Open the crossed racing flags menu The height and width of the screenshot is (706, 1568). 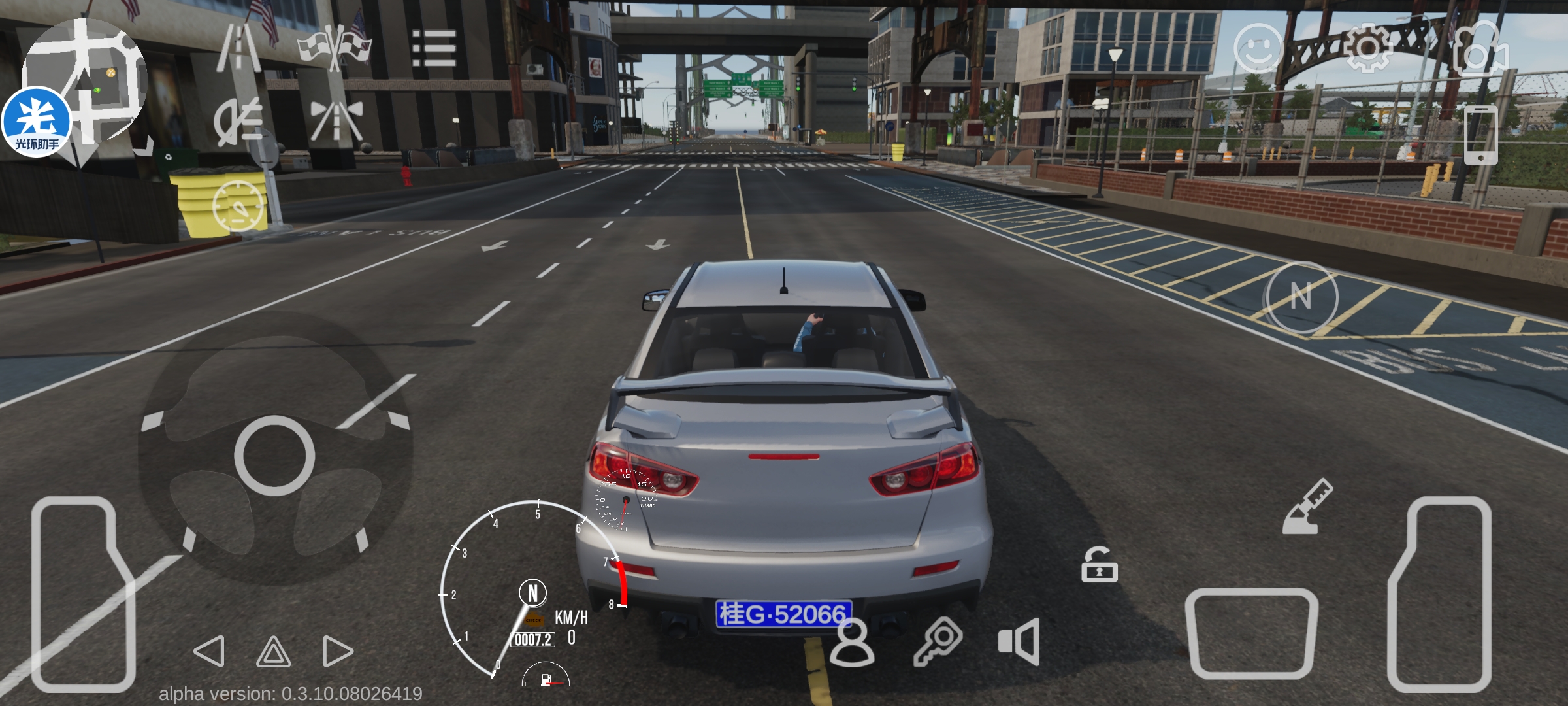pos(335,48)
